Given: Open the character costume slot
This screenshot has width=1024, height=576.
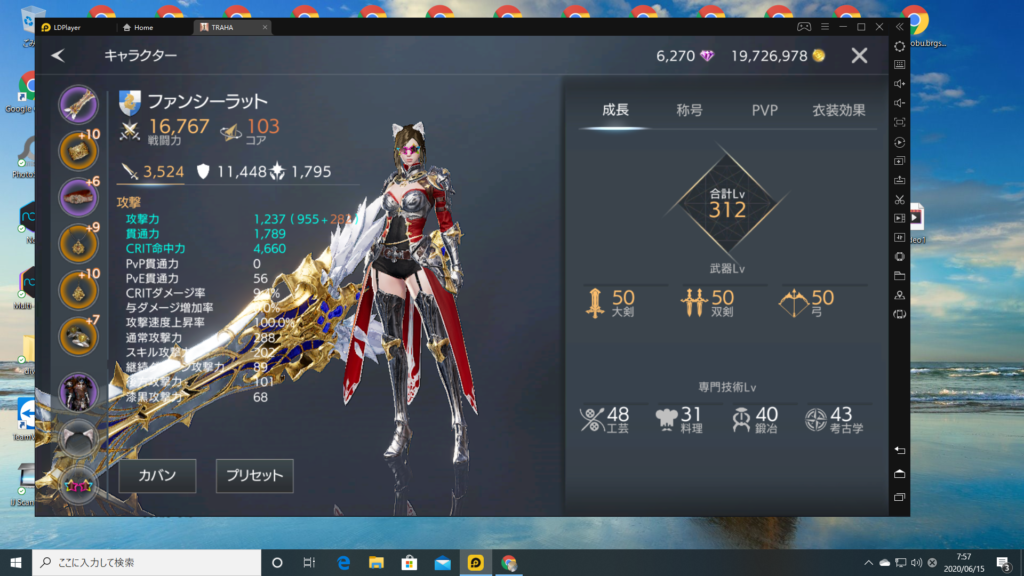Looking at the screenshot, I should [x=78, y=391].
